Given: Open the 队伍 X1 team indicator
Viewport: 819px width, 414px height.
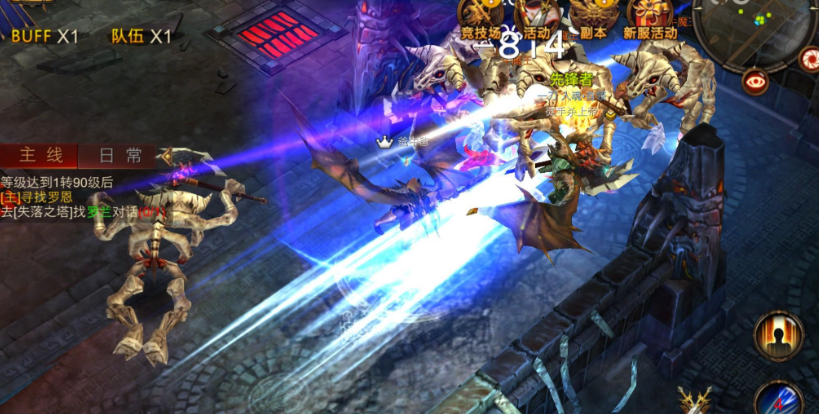Looking at the screenshot, I should pyautogui.click(x=141, y=37).
